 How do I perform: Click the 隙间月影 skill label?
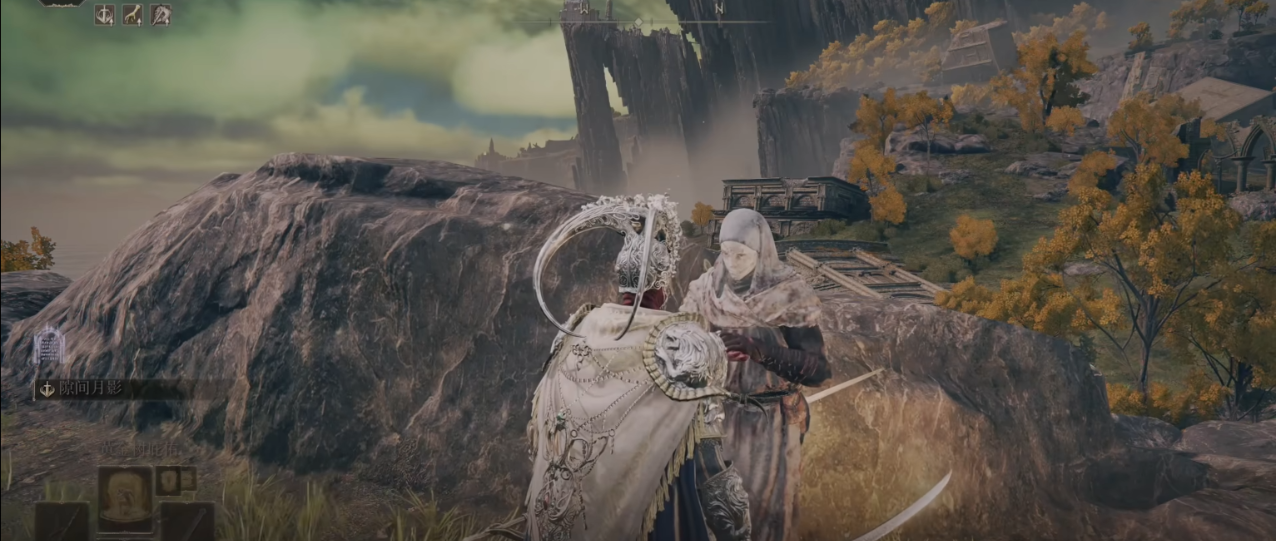(x=88, y=388)
